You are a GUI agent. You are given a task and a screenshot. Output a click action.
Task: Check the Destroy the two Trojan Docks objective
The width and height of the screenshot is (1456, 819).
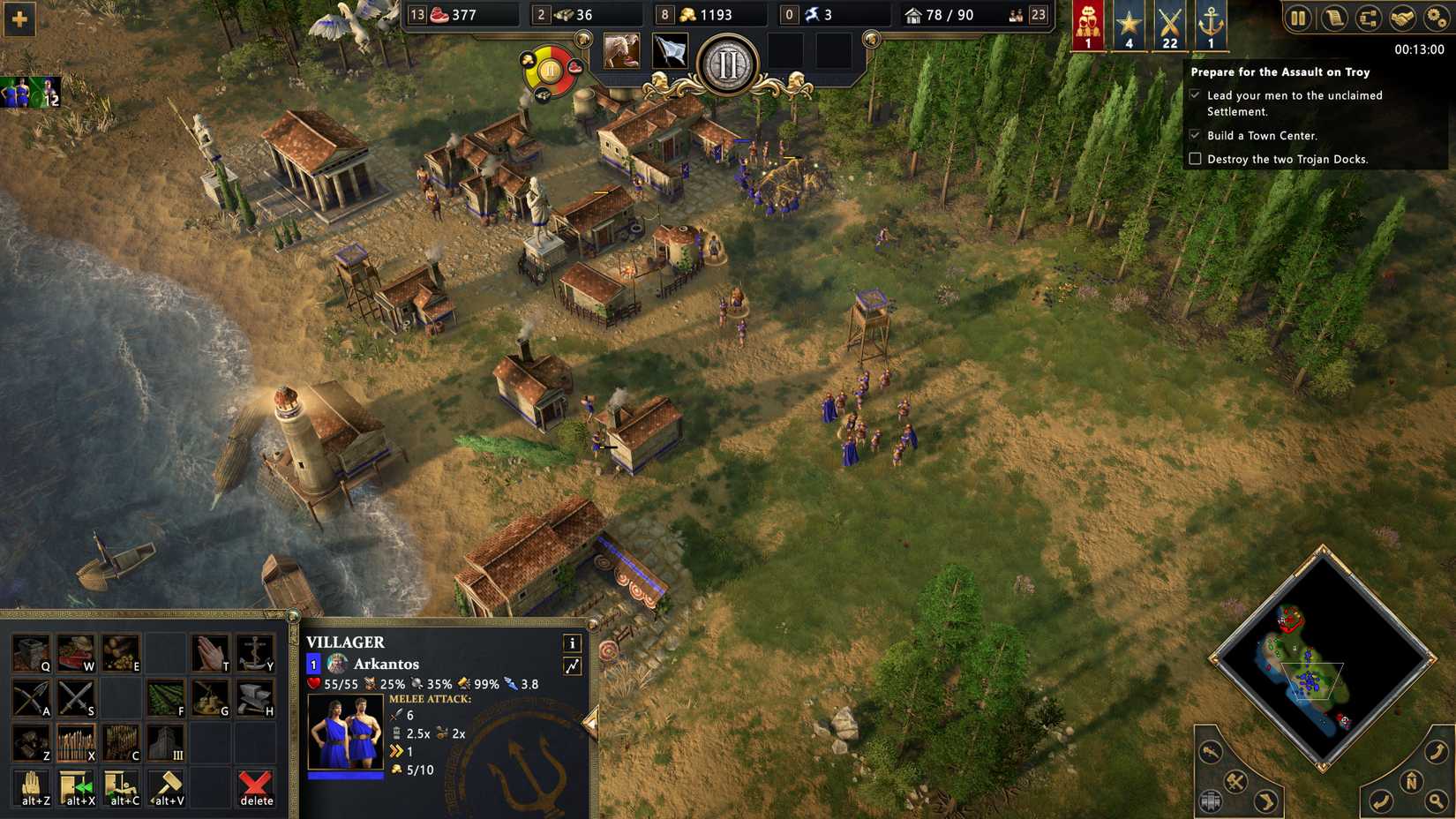[1196, 159]
